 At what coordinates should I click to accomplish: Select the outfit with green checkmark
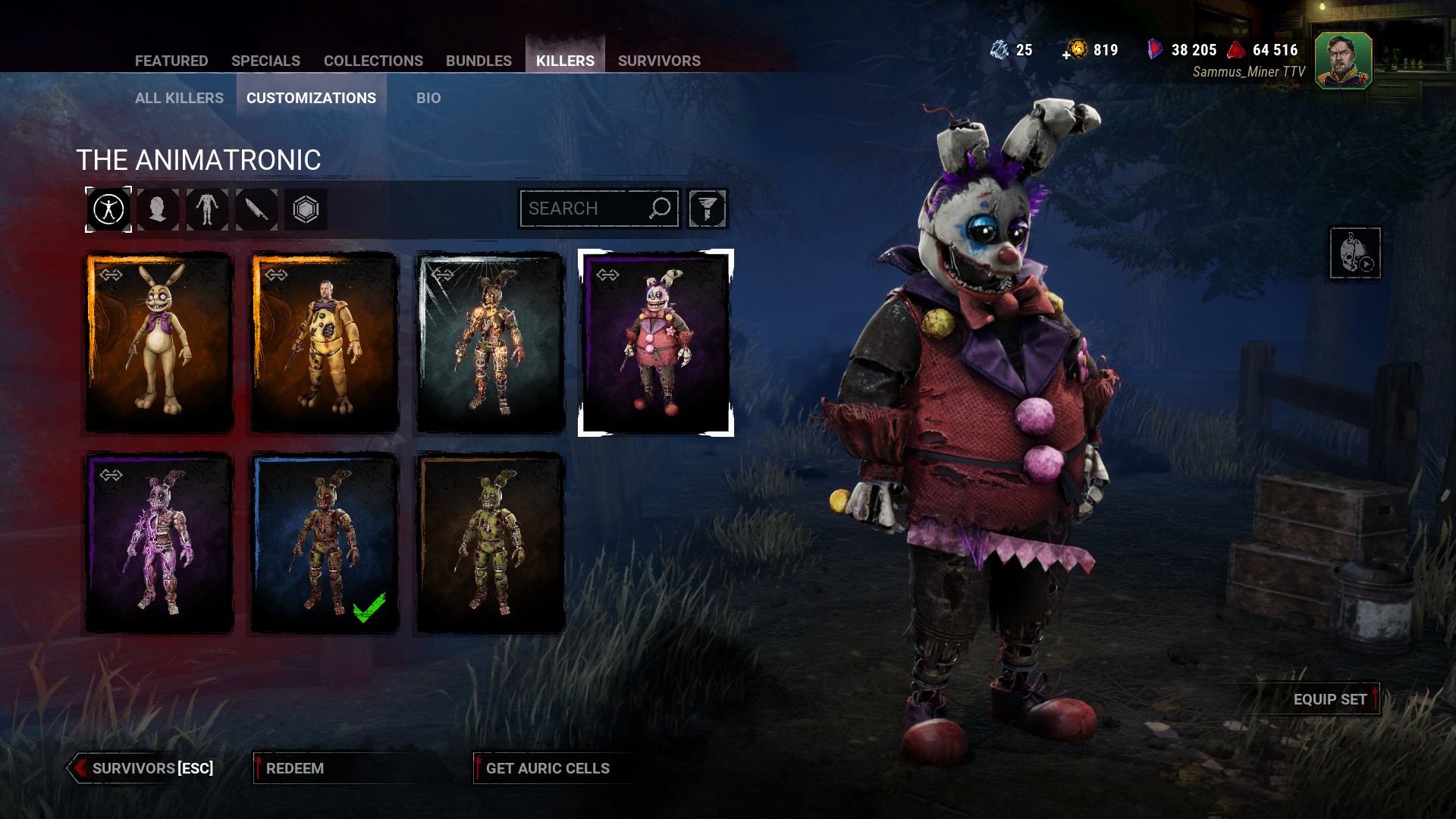[x=325, y=543]
